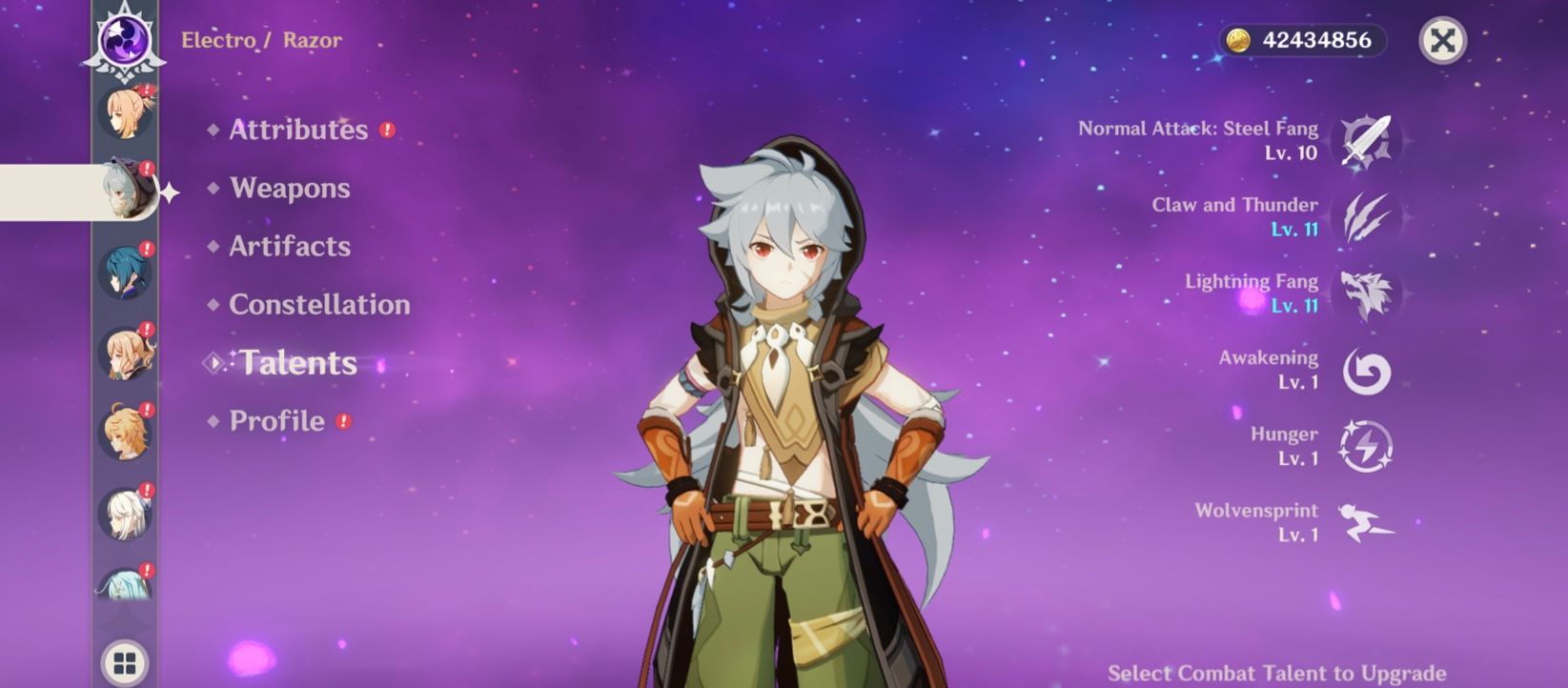Open the Constellation screen
Image resolution: width=1568 pixels, height=688 pixels.
point(319,305)
